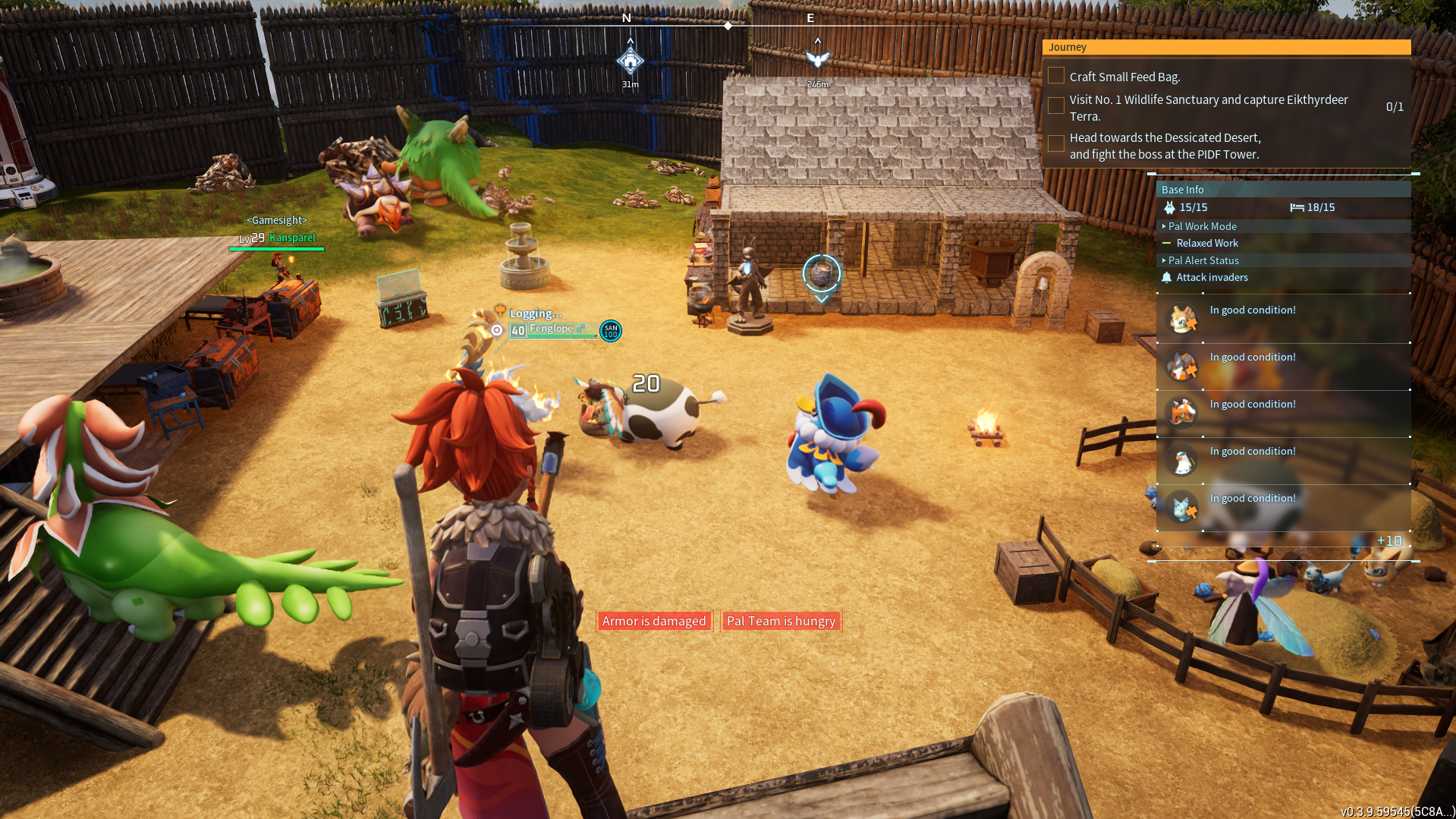Check the Wildlife Sanctuary capture objective box
The width and height of the screenshot is (1456, 819).
(1055, 106)
